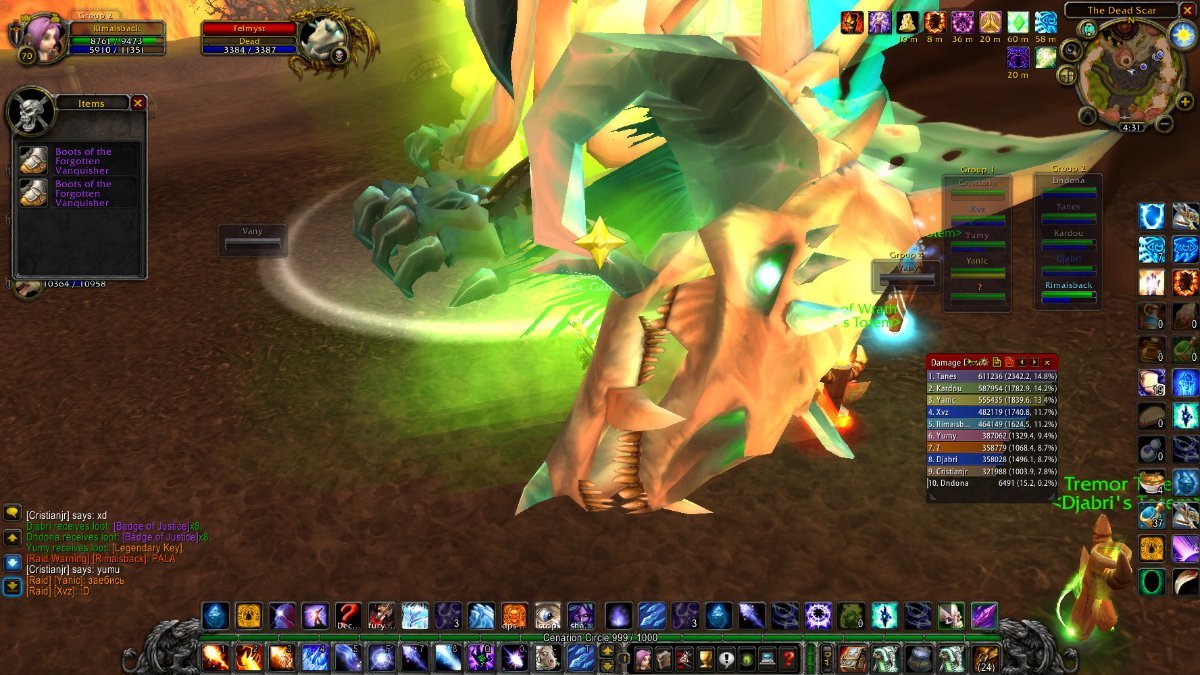Screen dimensions: 1200x675
Task: Cast the fireball spell in action slot 1
Action: click(215, 657)
